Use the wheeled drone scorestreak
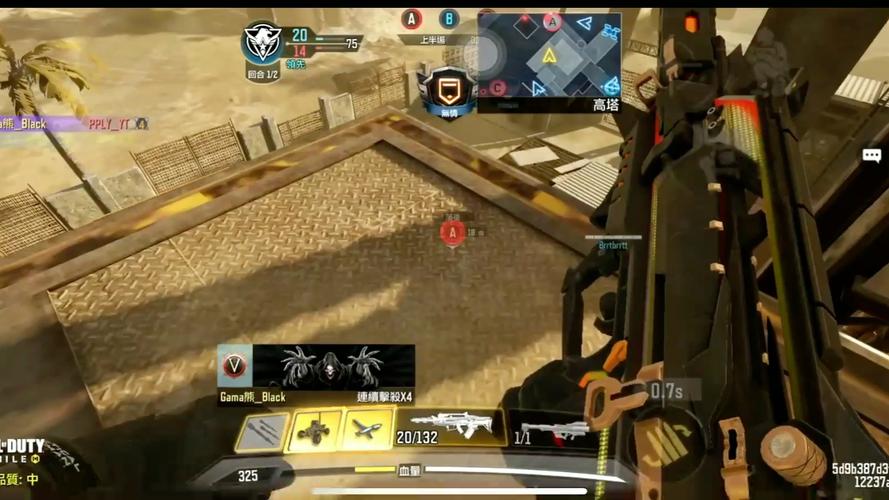This screenshot has height=500, width=889. [312, 432]
